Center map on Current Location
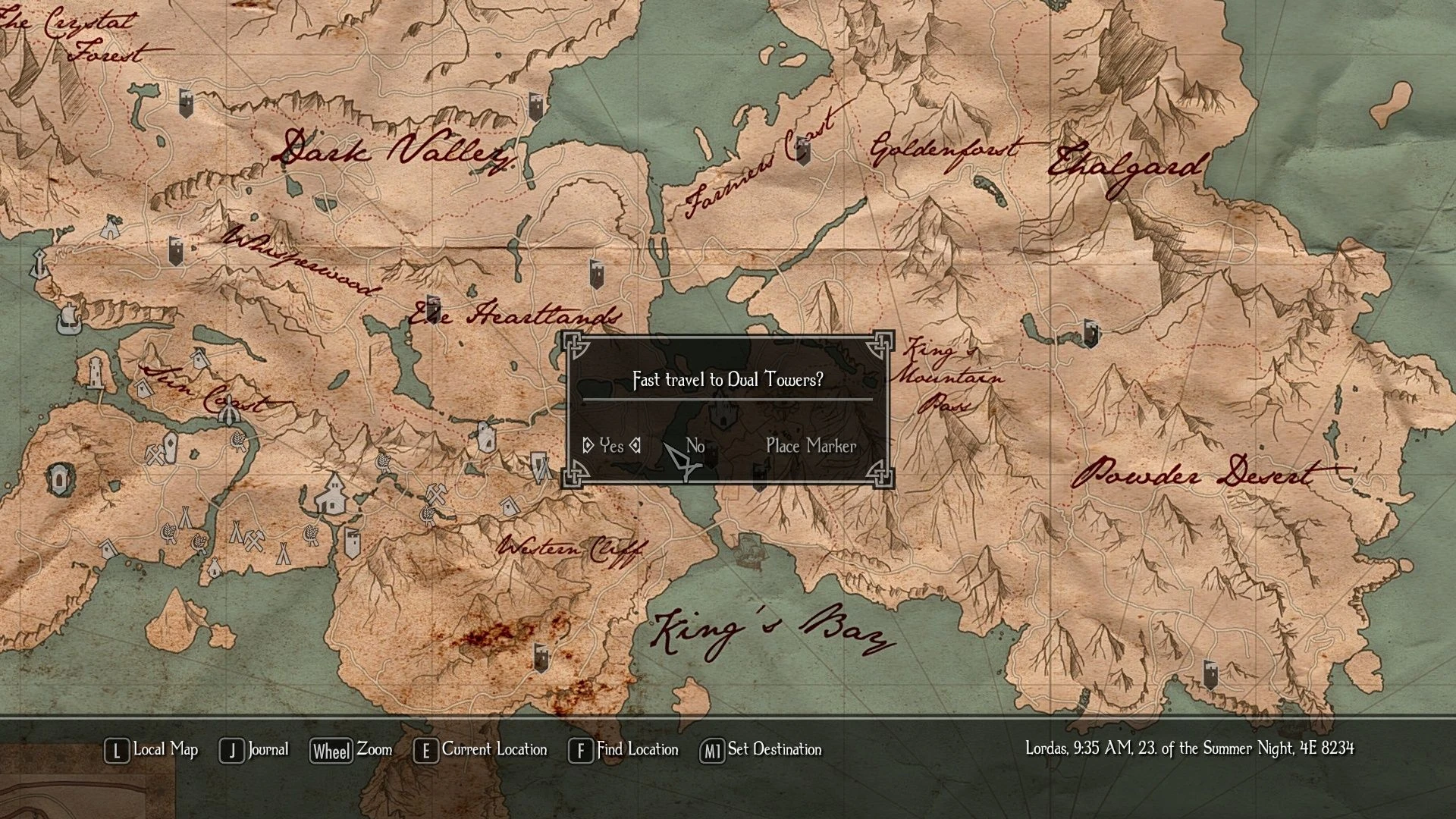Screen dimensions: 1456x819 pyautogui.click(x=481, y=750)
